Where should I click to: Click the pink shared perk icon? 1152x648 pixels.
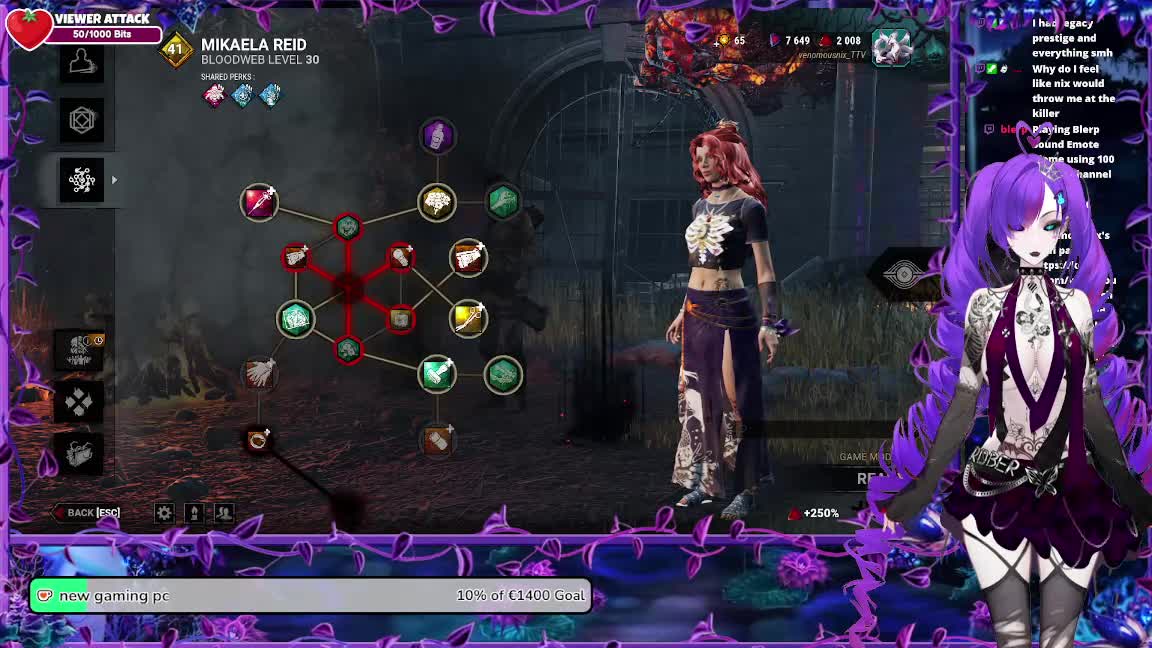pos(214,95)
